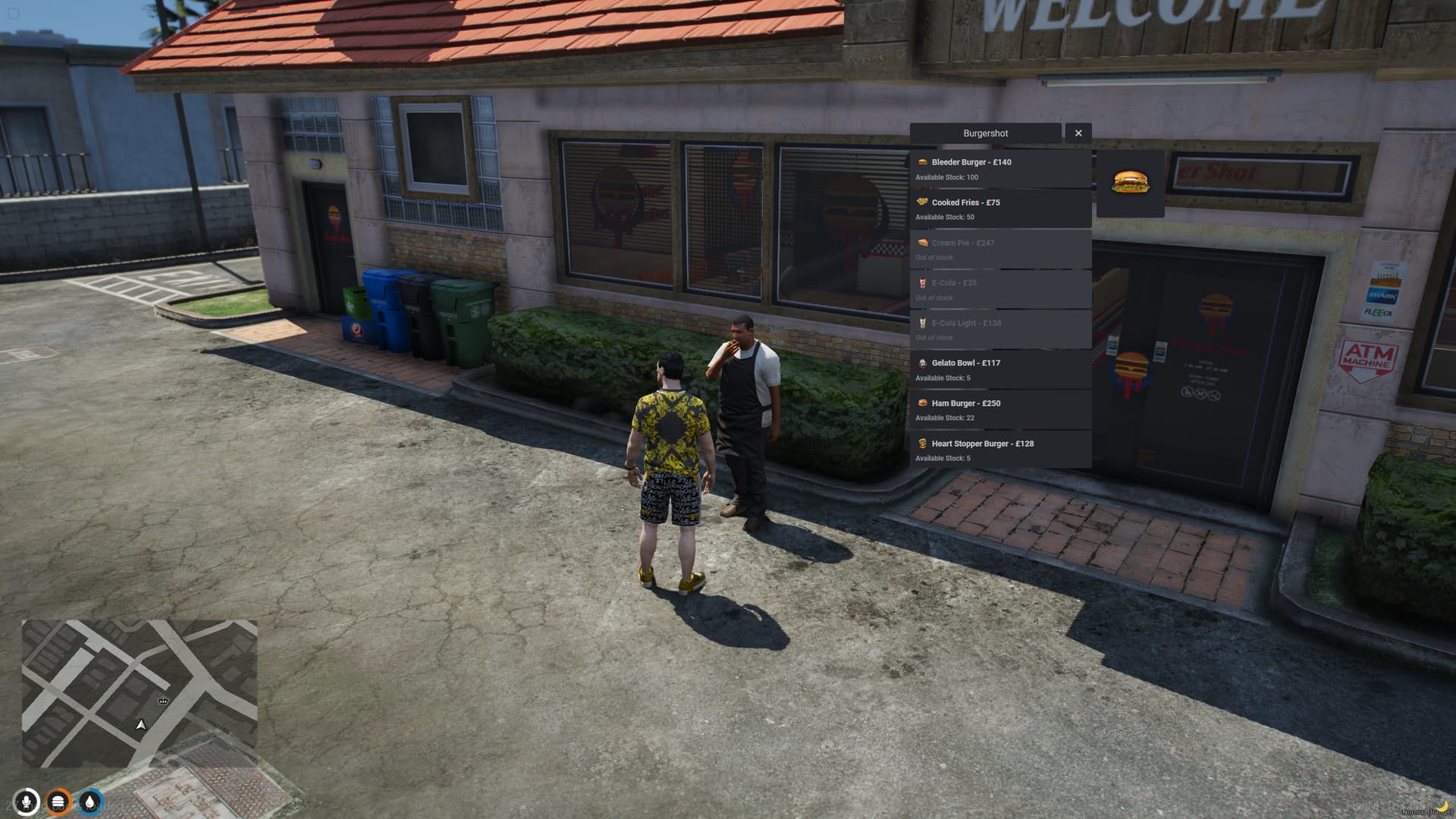
Task: Close the Burgershot shop window
Action: [x=1078, y=133]
